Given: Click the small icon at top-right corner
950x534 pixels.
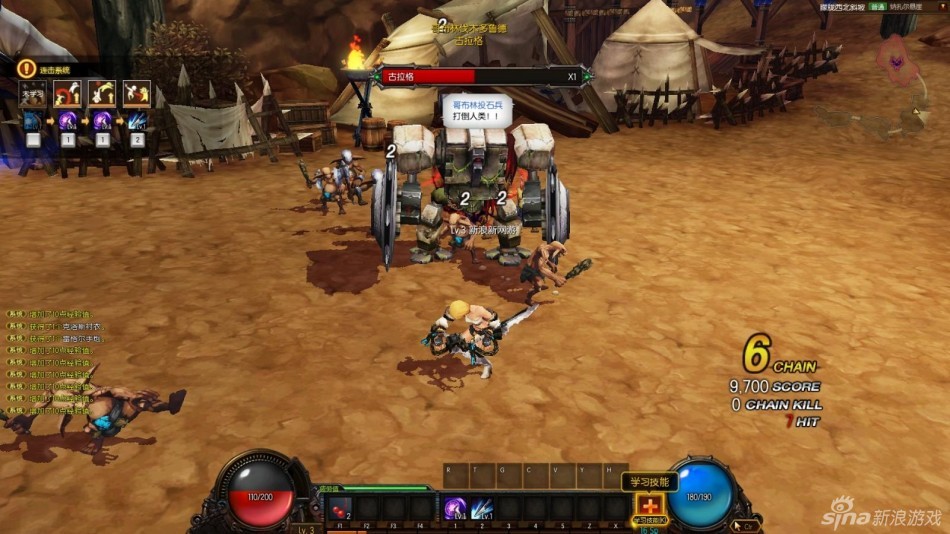Looking at the screenshot, I should [942, 6].
